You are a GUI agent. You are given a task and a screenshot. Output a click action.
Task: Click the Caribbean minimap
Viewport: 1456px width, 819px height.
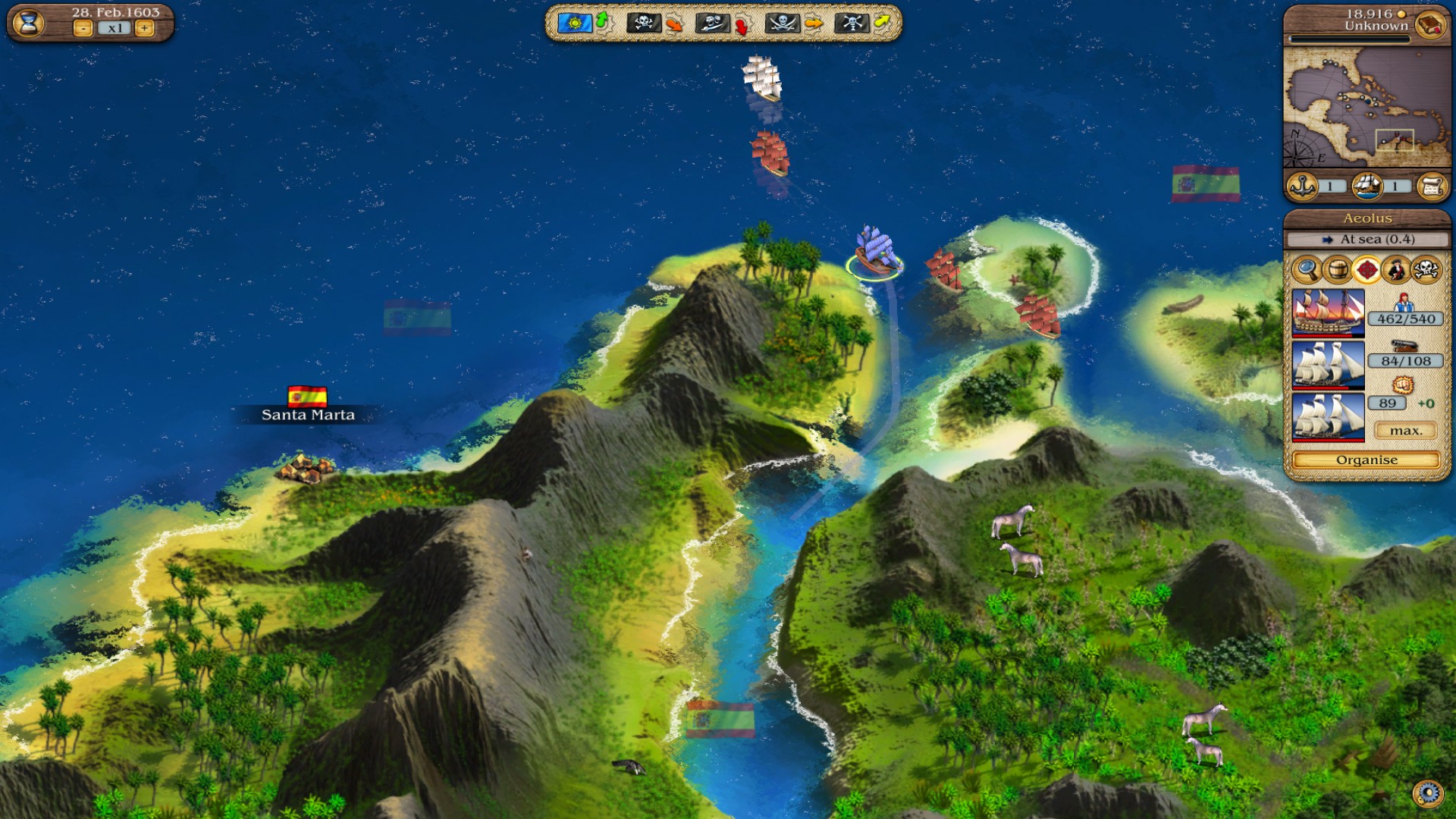[x=1365, y=108]
